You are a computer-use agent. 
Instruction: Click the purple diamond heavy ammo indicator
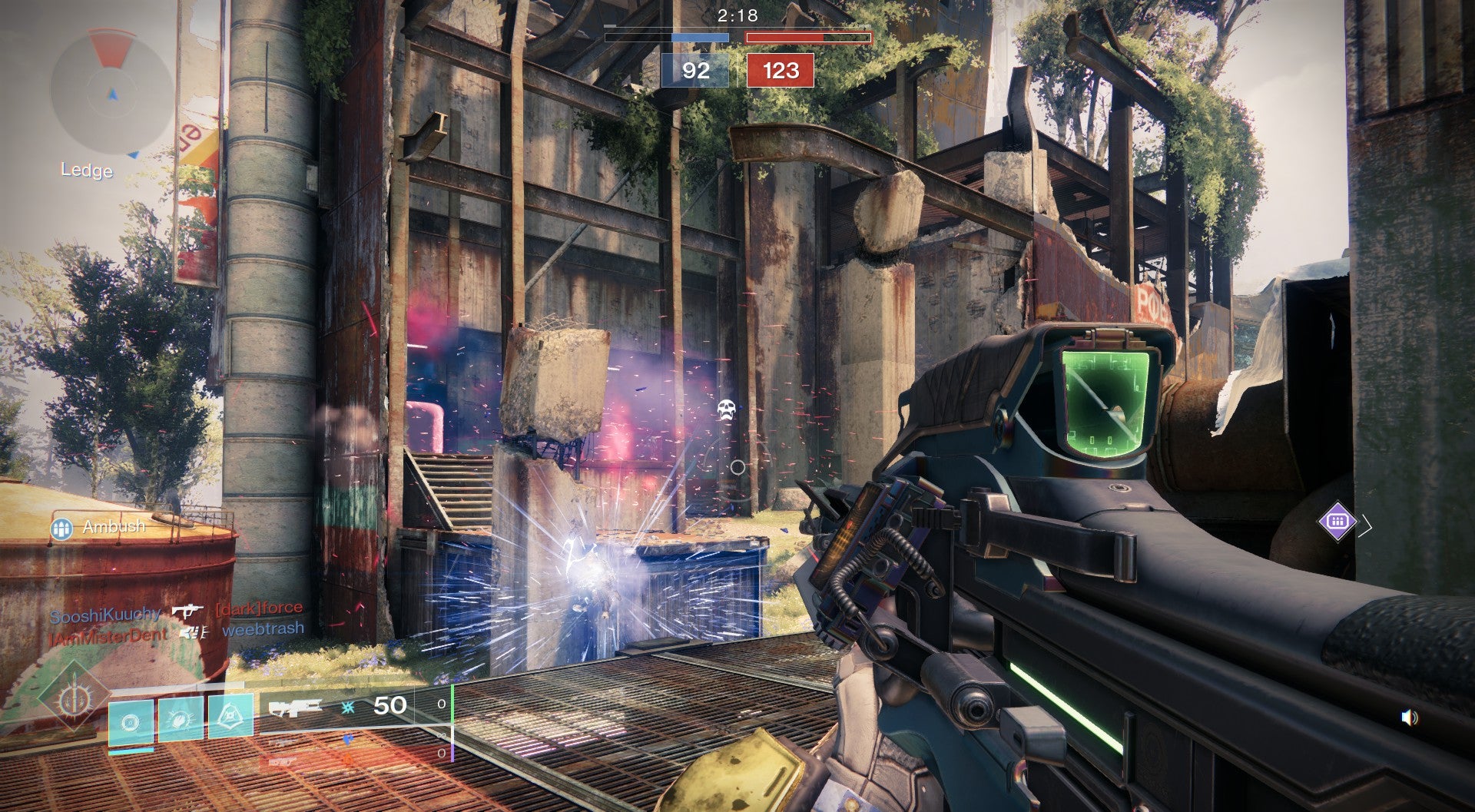1337,522
